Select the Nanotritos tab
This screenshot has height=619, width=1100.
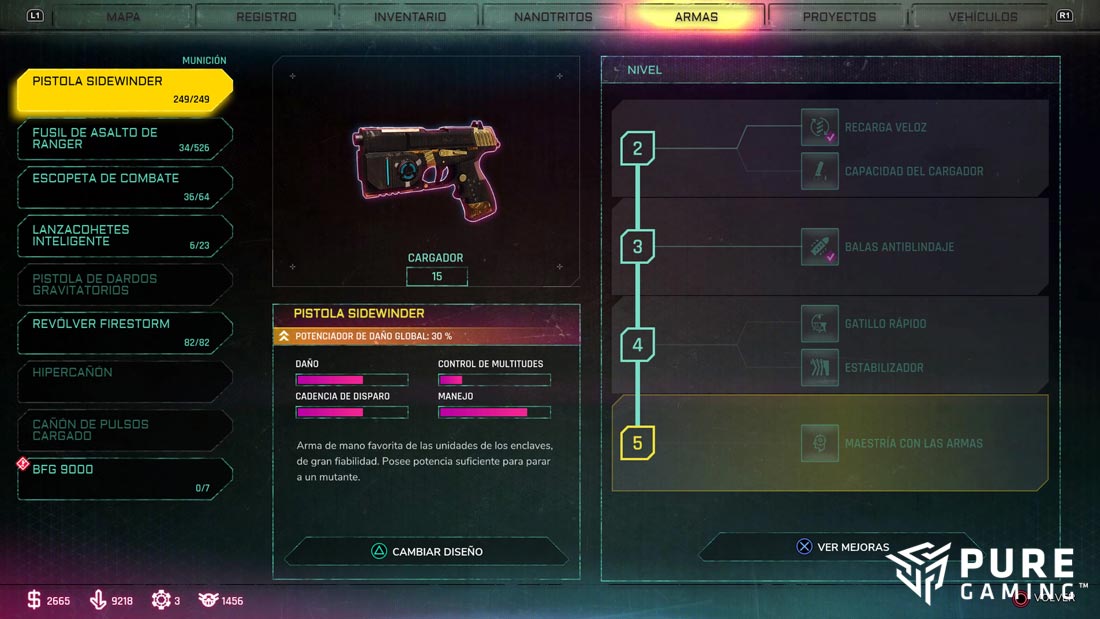[x=553, y=17]
